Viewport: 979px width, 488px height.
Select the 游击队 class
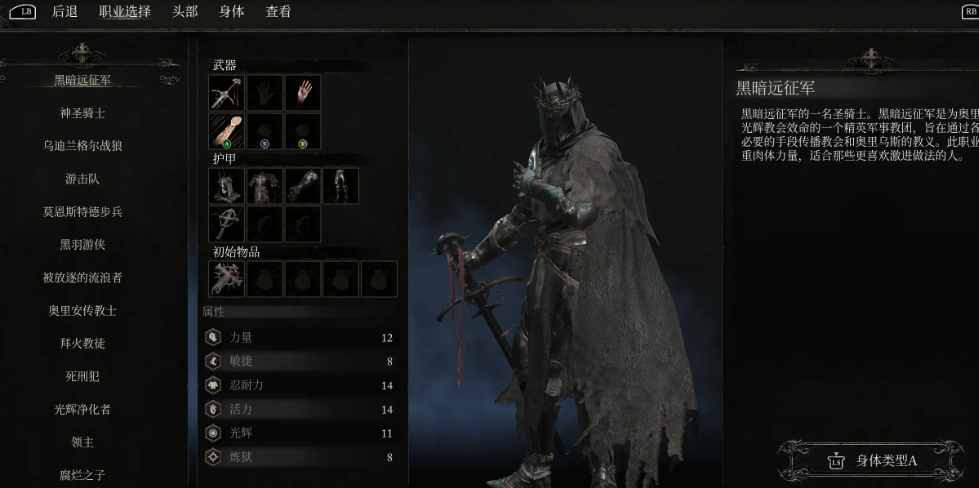point(83,179)
